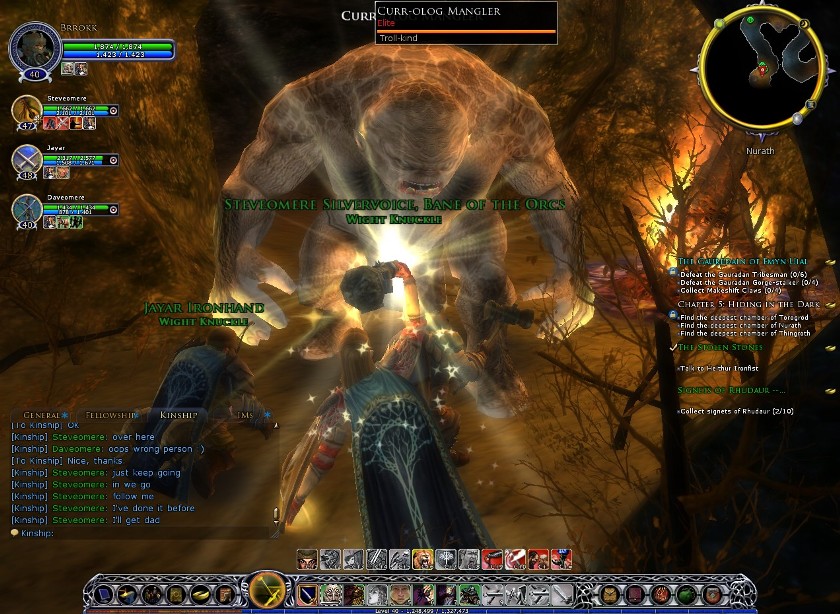Choose Daveomere's fellowship portrait
The height and width of the screenshot is (614, 840).
[x=27, y=208]
